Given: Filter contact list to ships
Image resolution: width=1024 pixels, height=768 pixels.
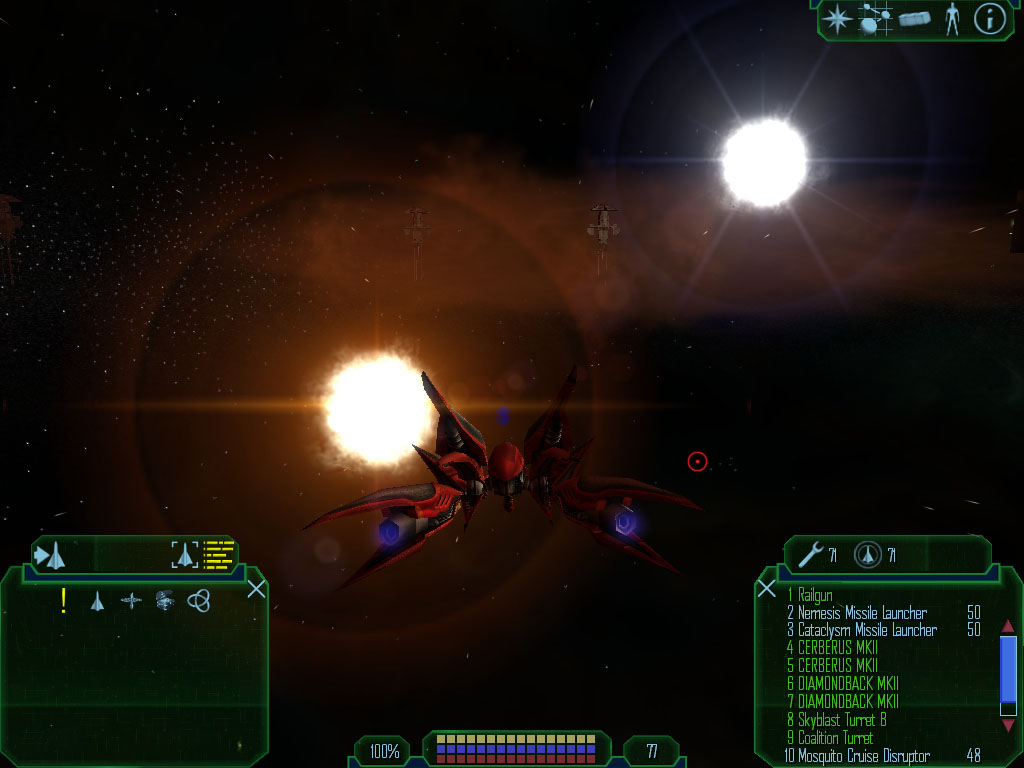Looking at the screenshot, I should click(97, 600).
